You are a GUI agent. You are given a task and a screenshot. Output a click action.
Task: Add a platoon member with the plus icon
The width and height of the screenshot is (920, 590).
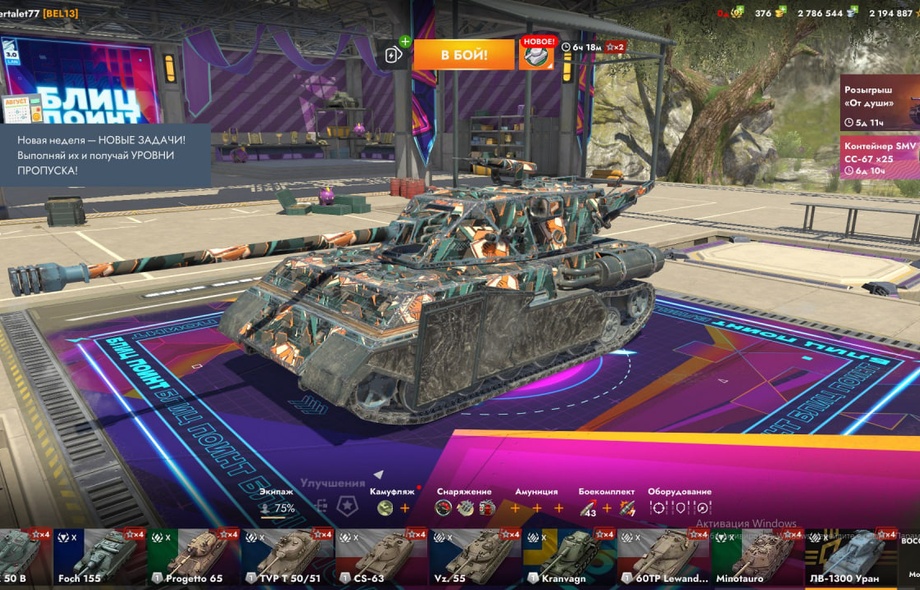(x=393, y=53)
